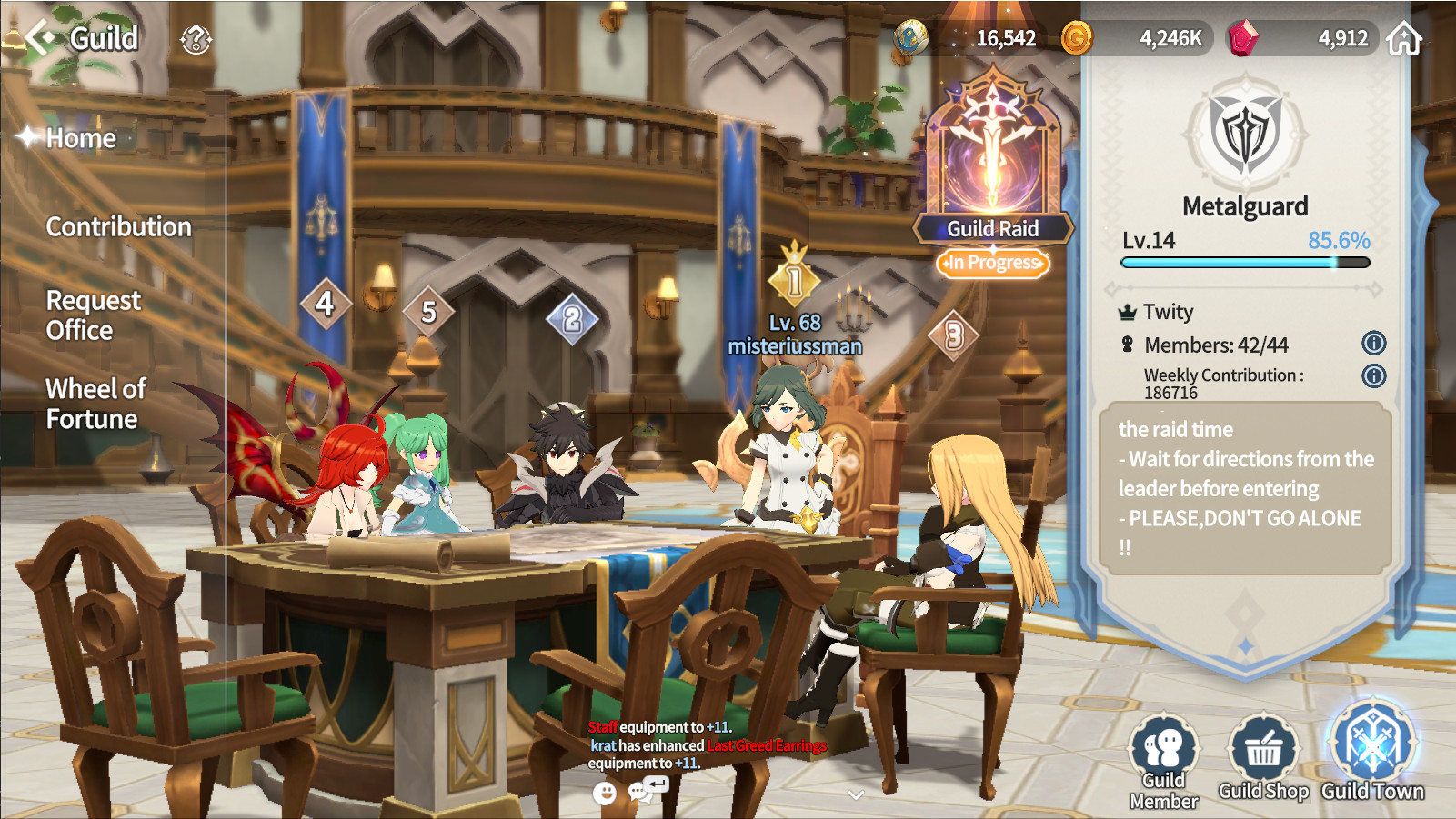Open the guild help question icon
The image size is (1456, 819).
[196, 39]
